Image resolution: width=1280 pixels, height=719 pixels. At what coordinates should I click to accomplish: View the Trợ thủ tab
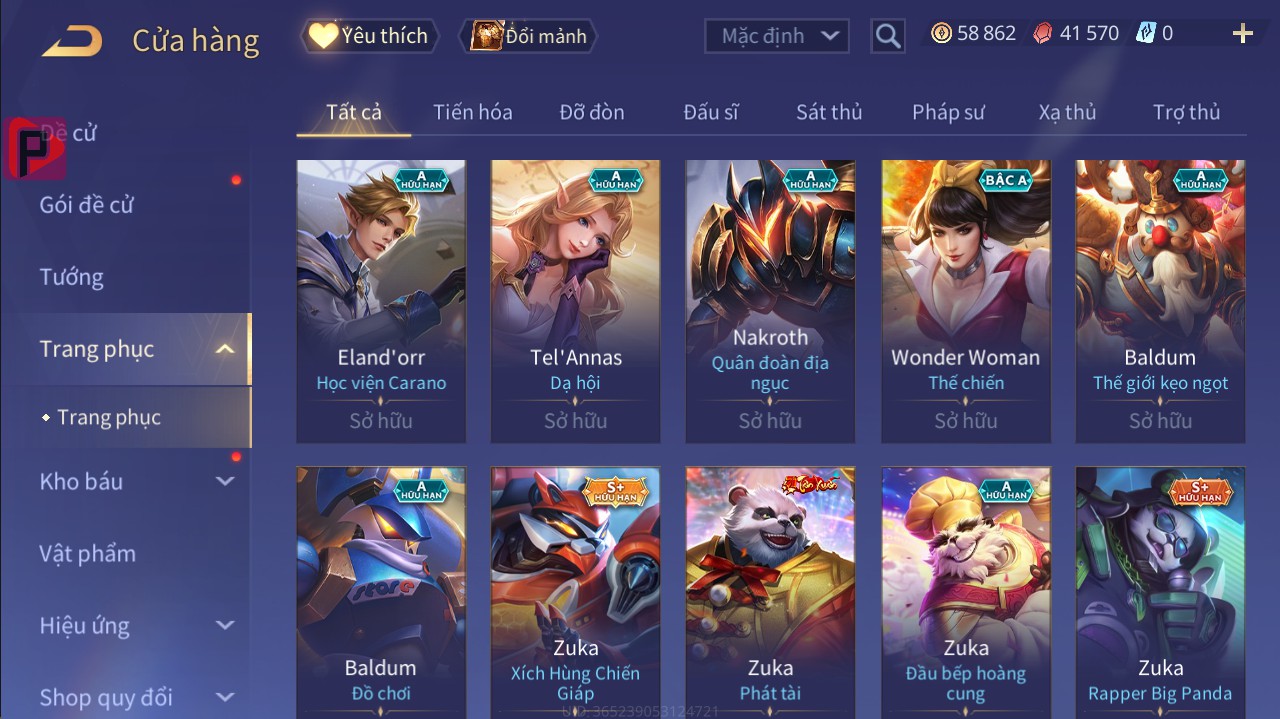click(1186, 112)
